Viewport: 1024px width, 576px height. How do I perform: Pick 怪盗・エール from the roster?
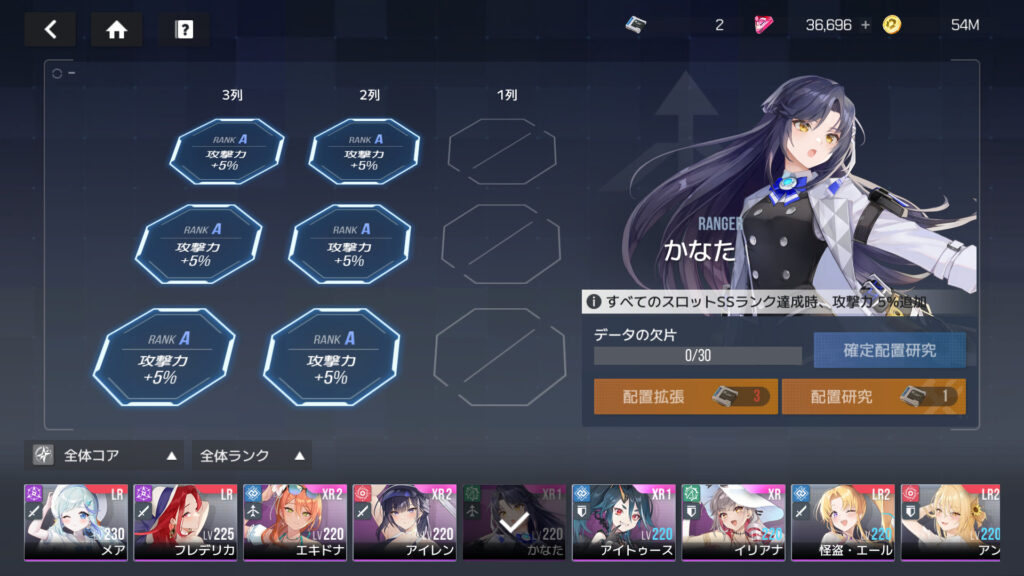pos(843,522)
